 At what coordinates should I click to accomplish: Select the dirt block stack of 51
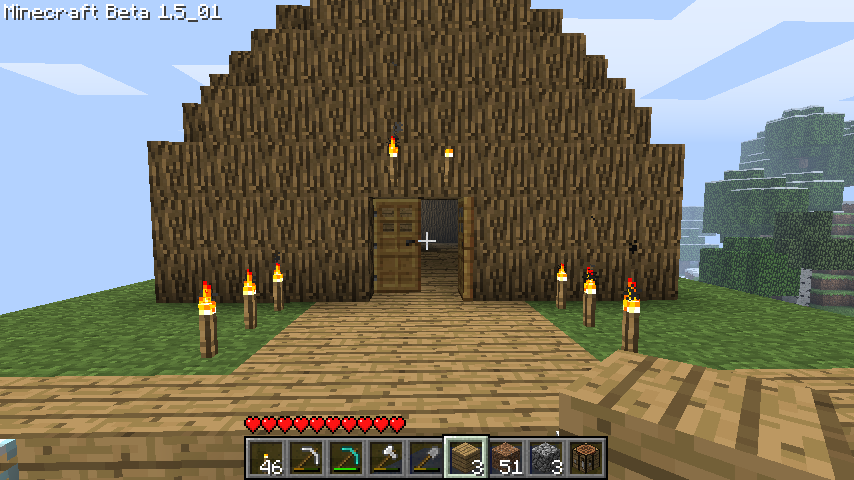[506, 458]
